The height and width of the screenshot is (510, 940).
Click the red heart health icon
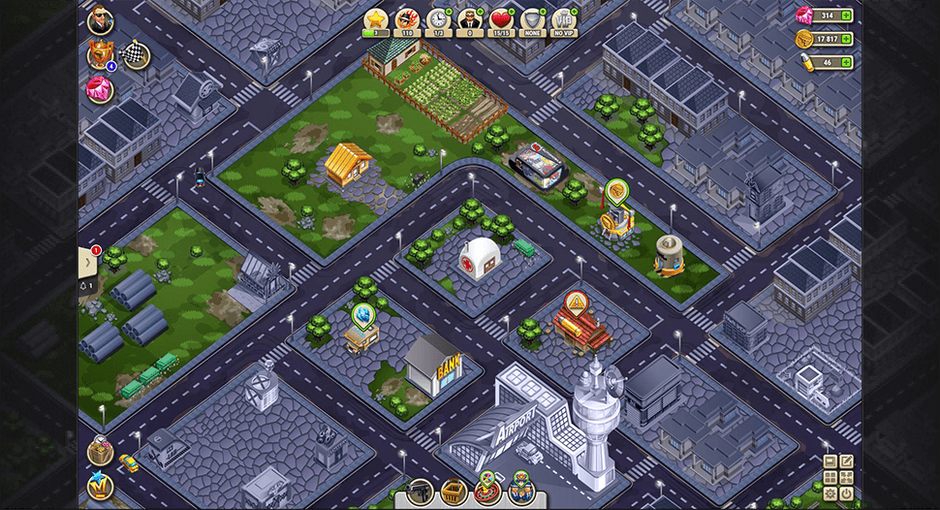tap(501, 19)
